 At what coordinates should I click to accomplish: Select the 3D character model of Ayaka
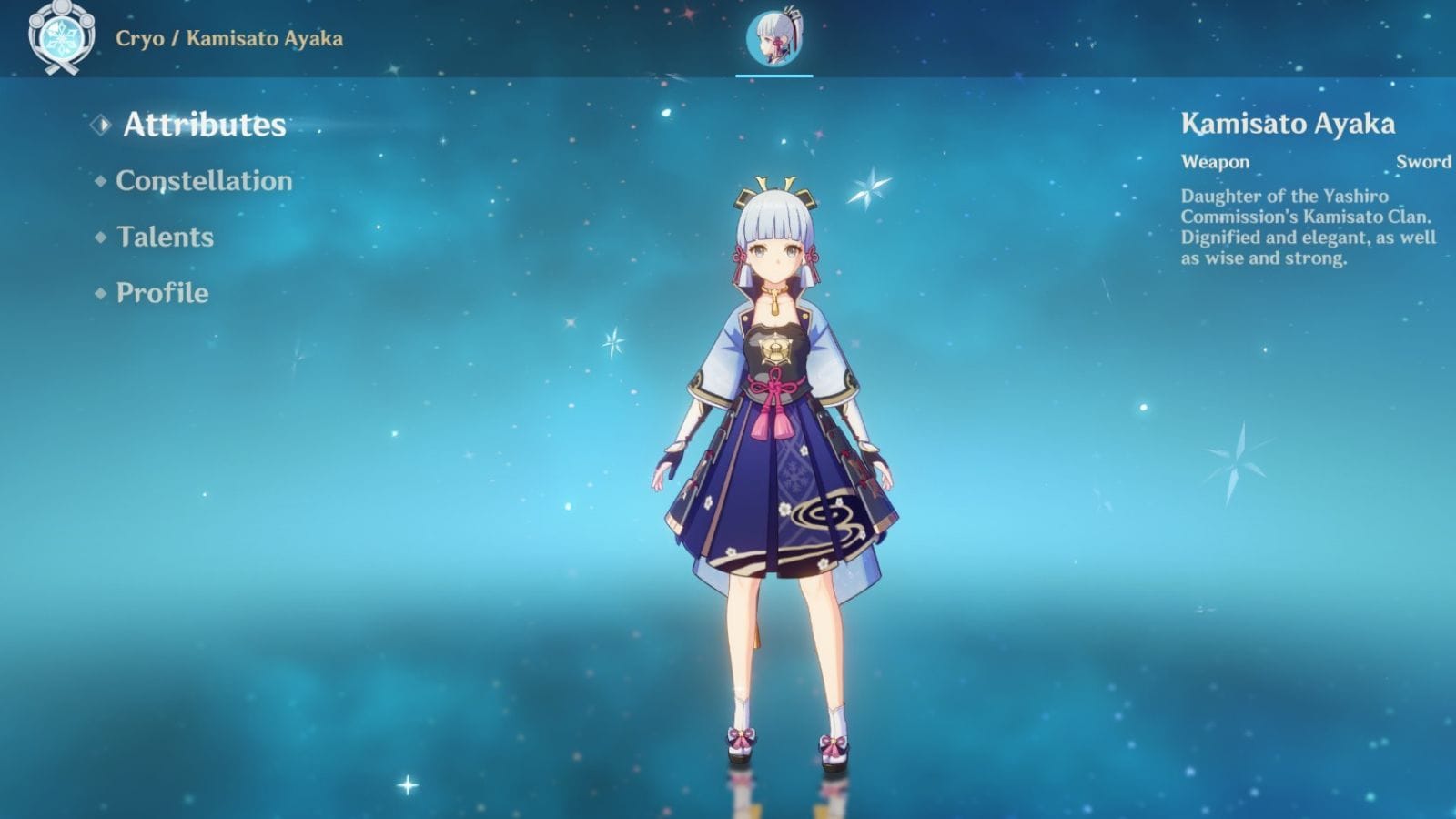pos(774,455)
